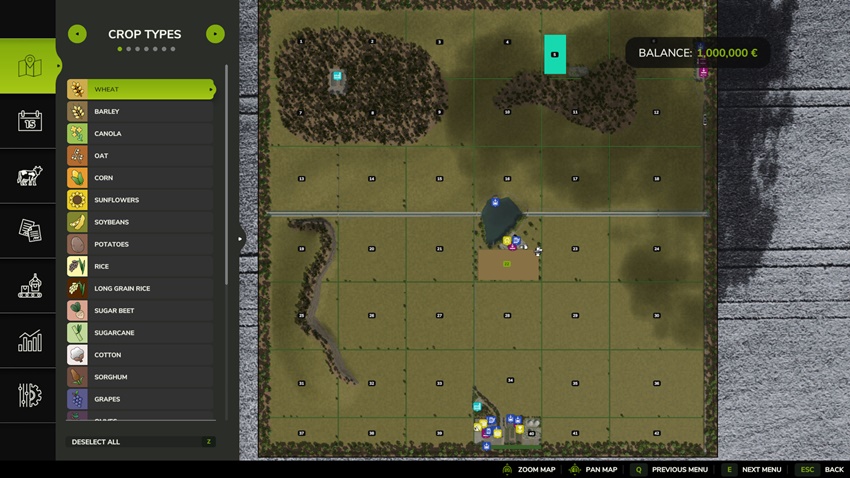Go to the next map overview page

coord(215,34)
